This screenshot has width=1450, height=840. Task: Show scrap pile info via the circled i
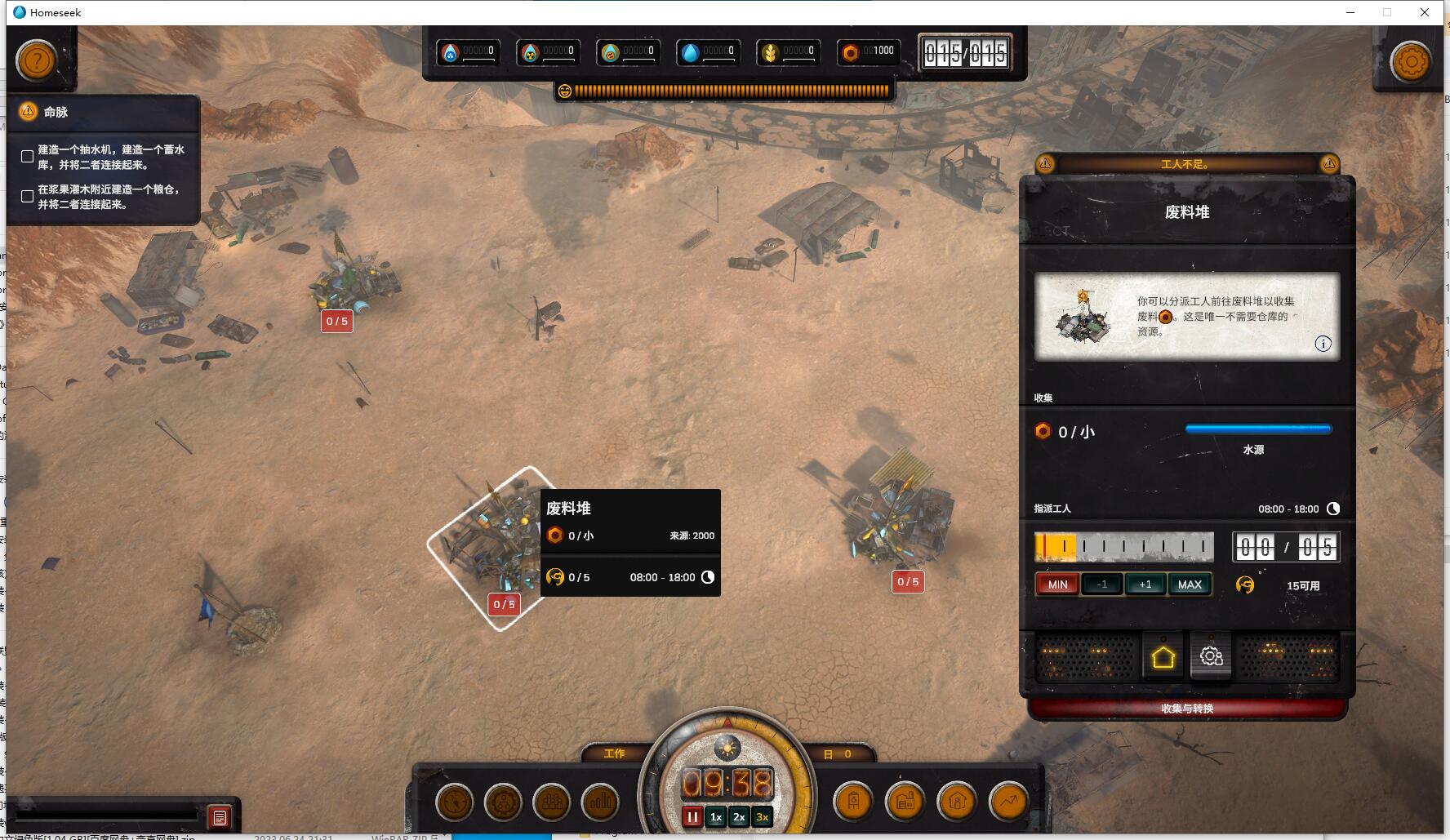(x=1323, y=344)
